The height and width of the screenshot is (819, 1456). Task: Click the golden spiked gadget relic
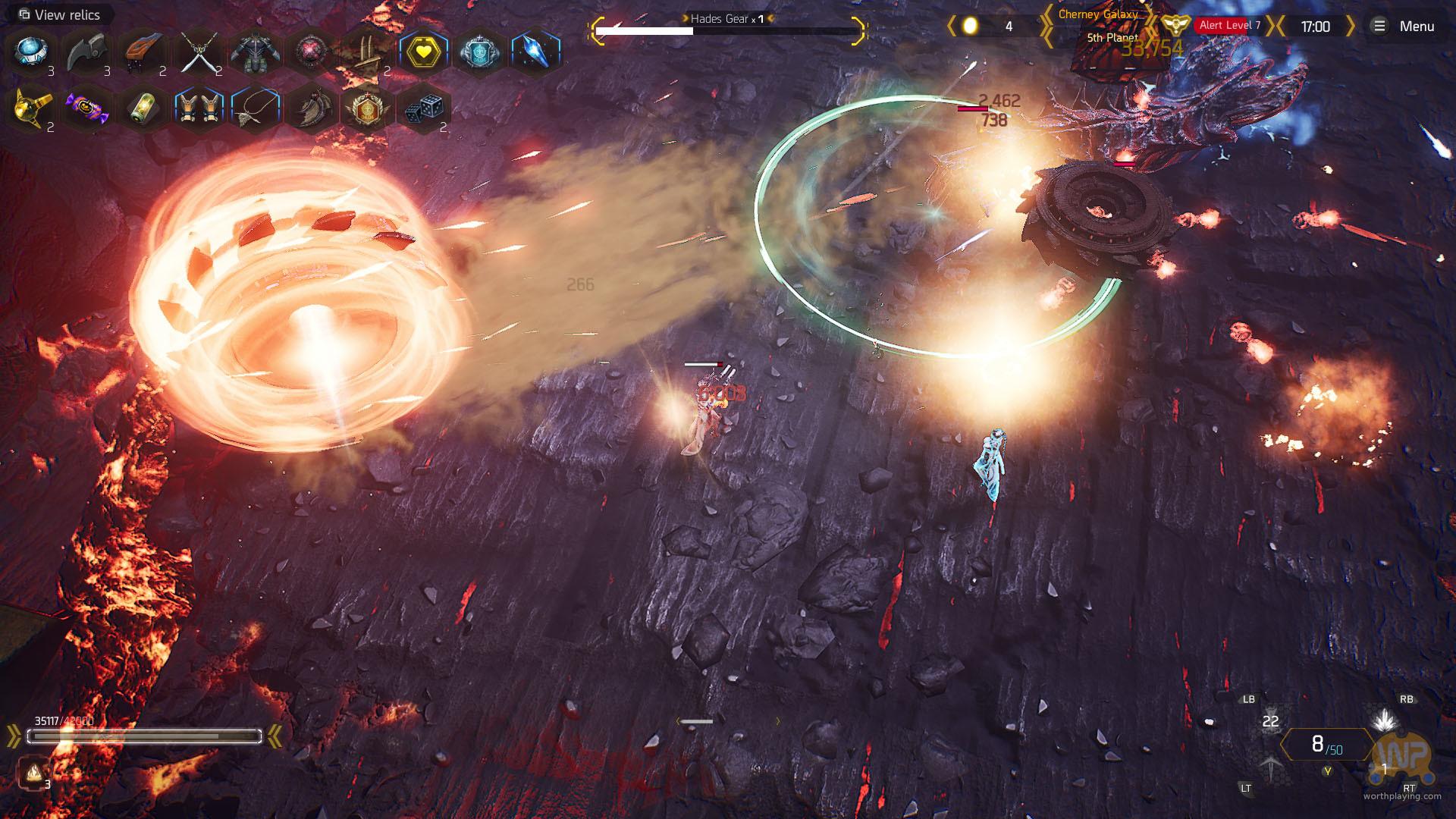coord(30,109)
